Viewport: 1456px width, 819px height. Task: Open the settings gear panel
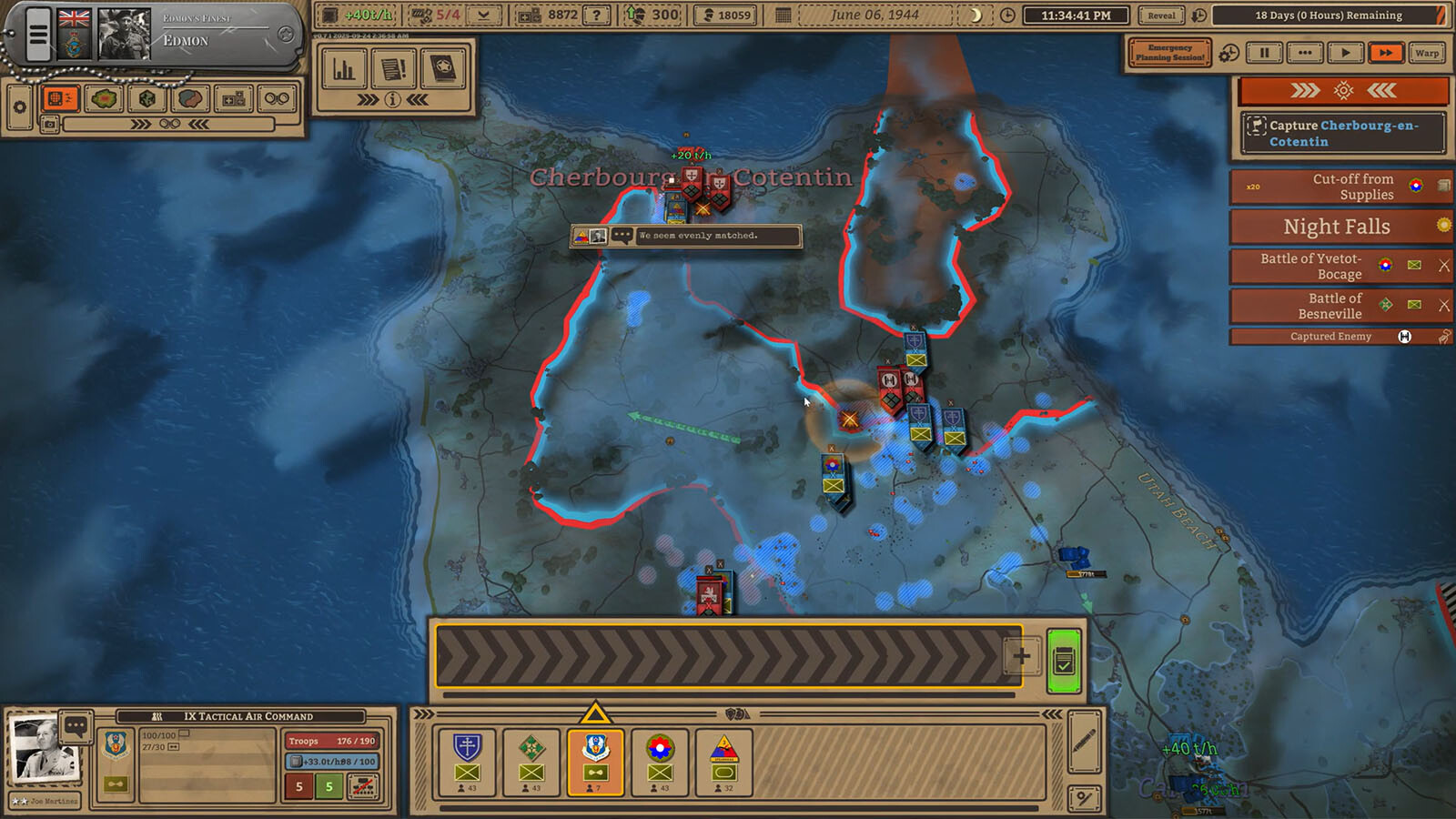[x=19, y=106]
